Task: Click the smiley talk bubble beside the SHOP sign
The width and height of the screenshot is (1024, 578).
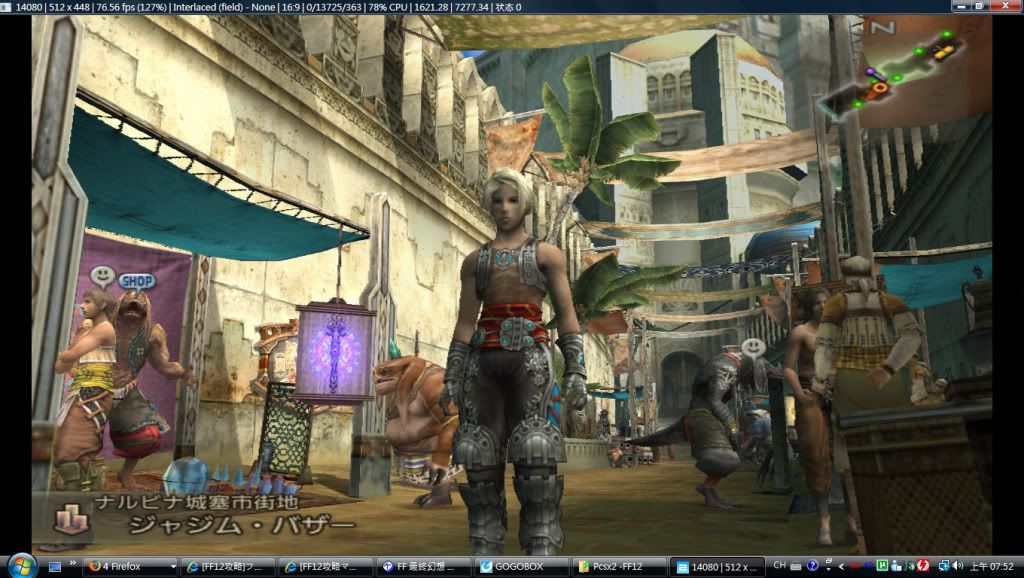Action: tap(102, 276)
